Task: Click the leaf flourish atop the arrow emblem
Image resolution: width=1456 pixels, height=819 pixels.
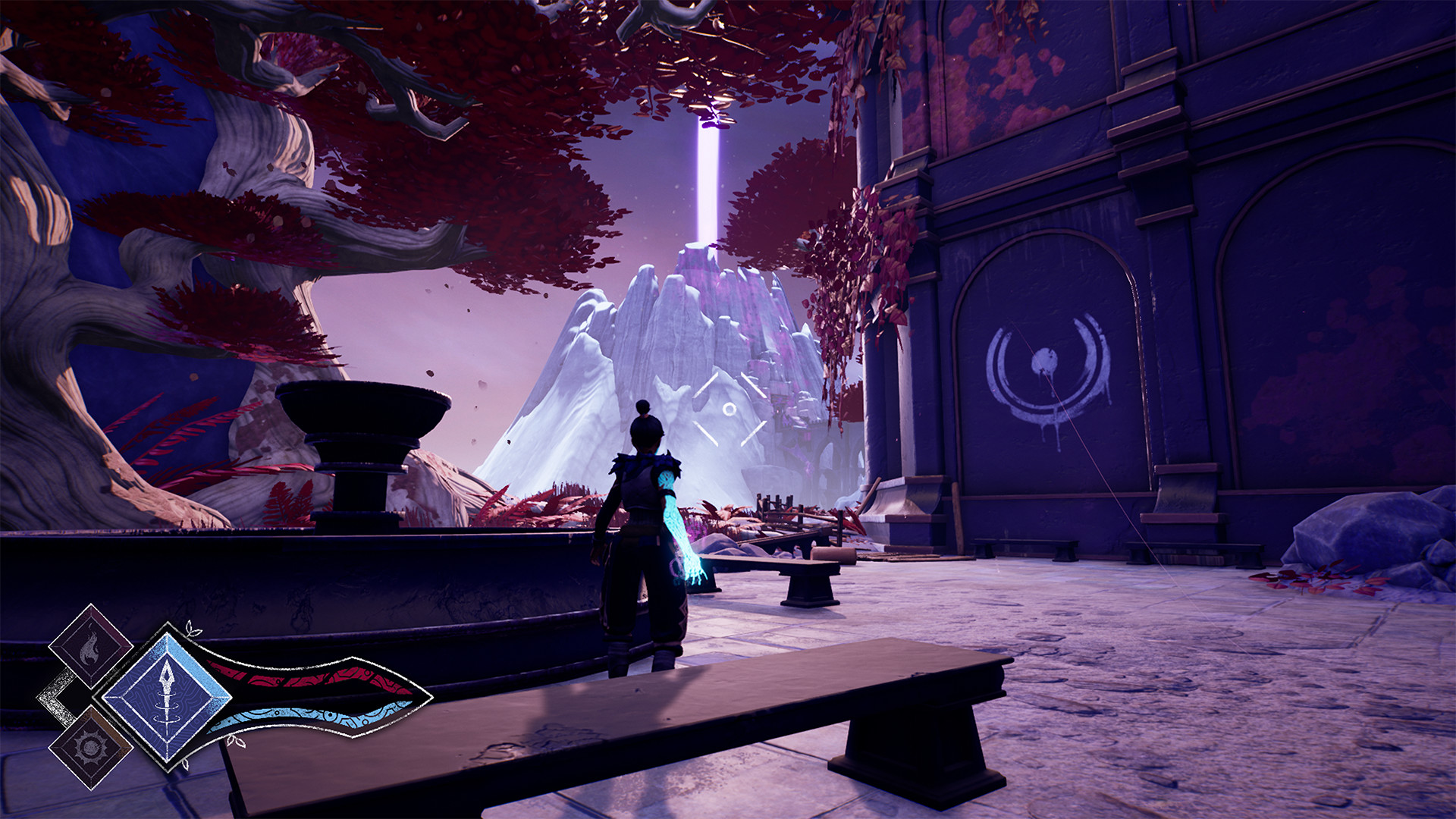Action: [193, 628]
